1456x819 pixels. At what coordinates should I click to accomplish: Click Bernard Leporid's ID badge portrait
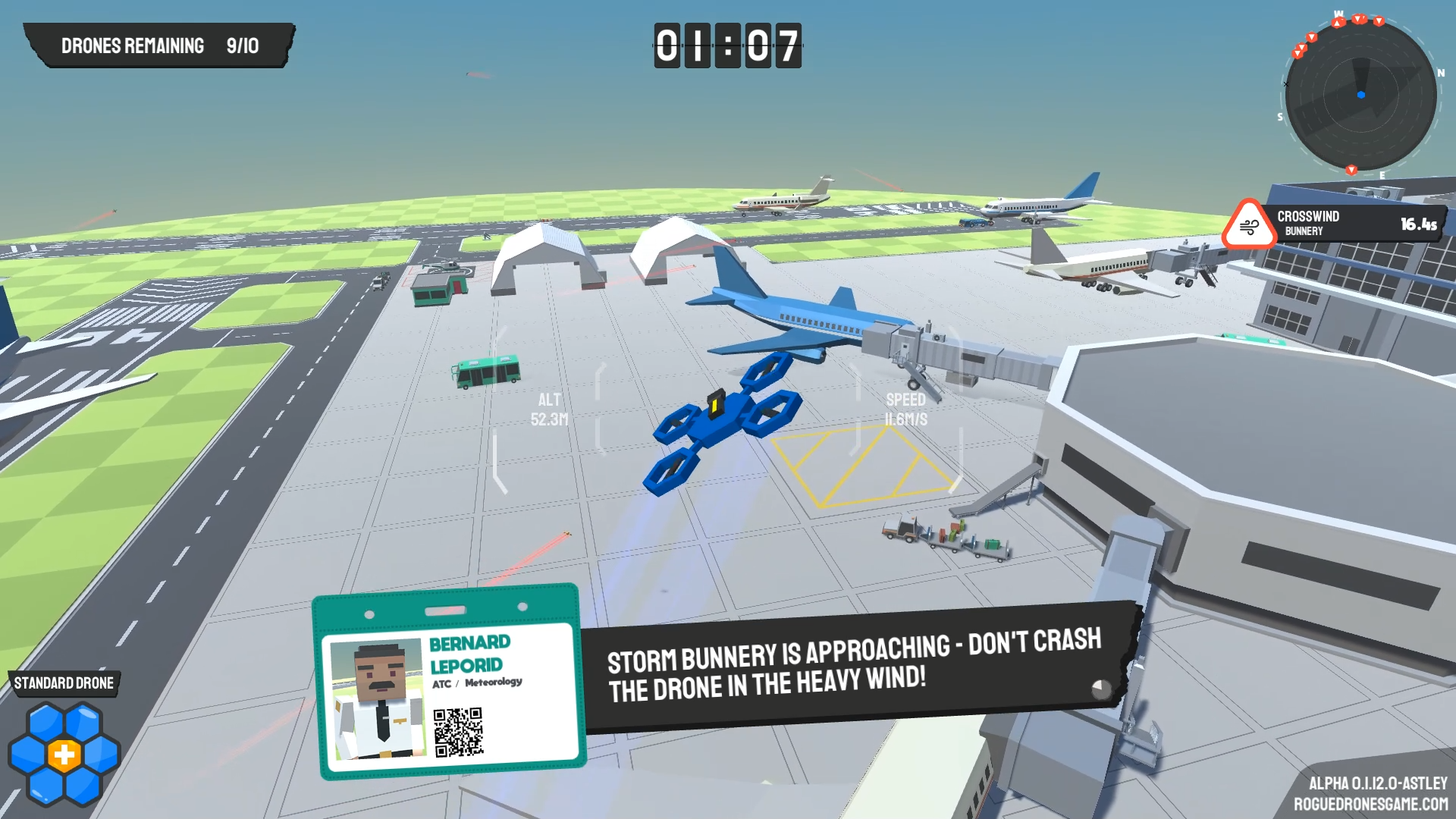coord(378,698)
